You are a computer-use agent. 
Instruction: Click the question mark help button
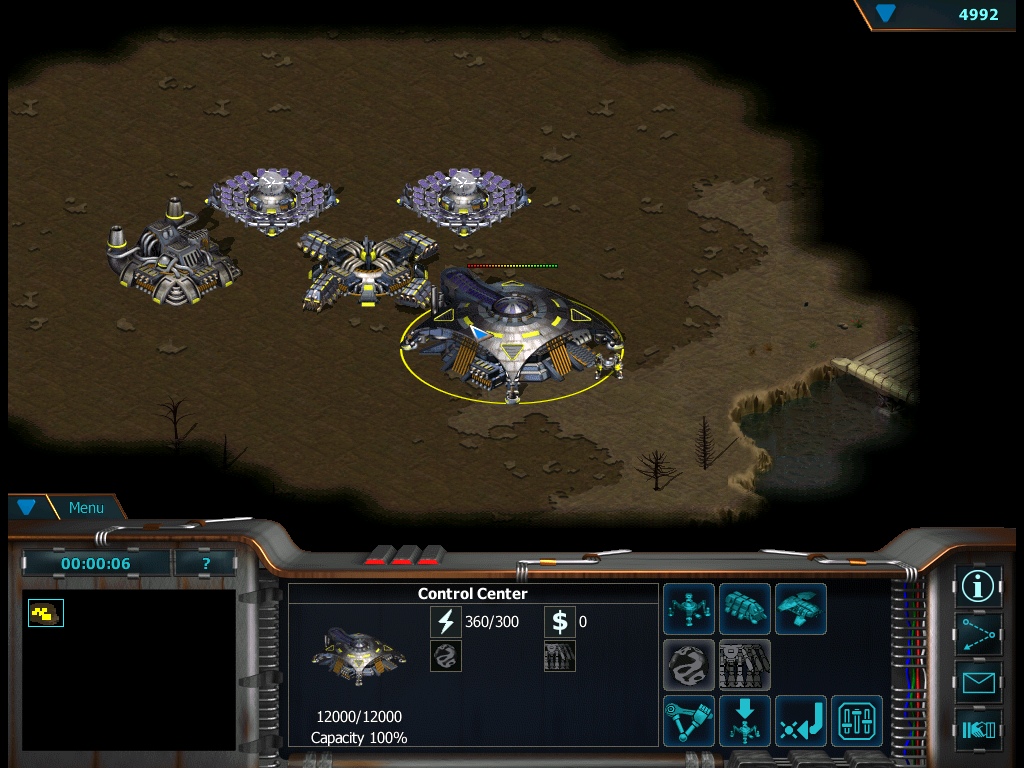pyautogui.click(x=205, y=563)
